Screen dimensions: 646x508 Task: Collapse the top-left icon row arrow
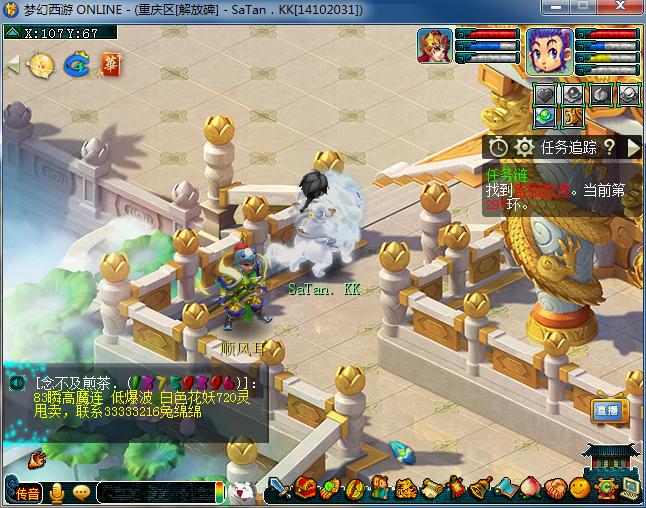coord(13,65)
